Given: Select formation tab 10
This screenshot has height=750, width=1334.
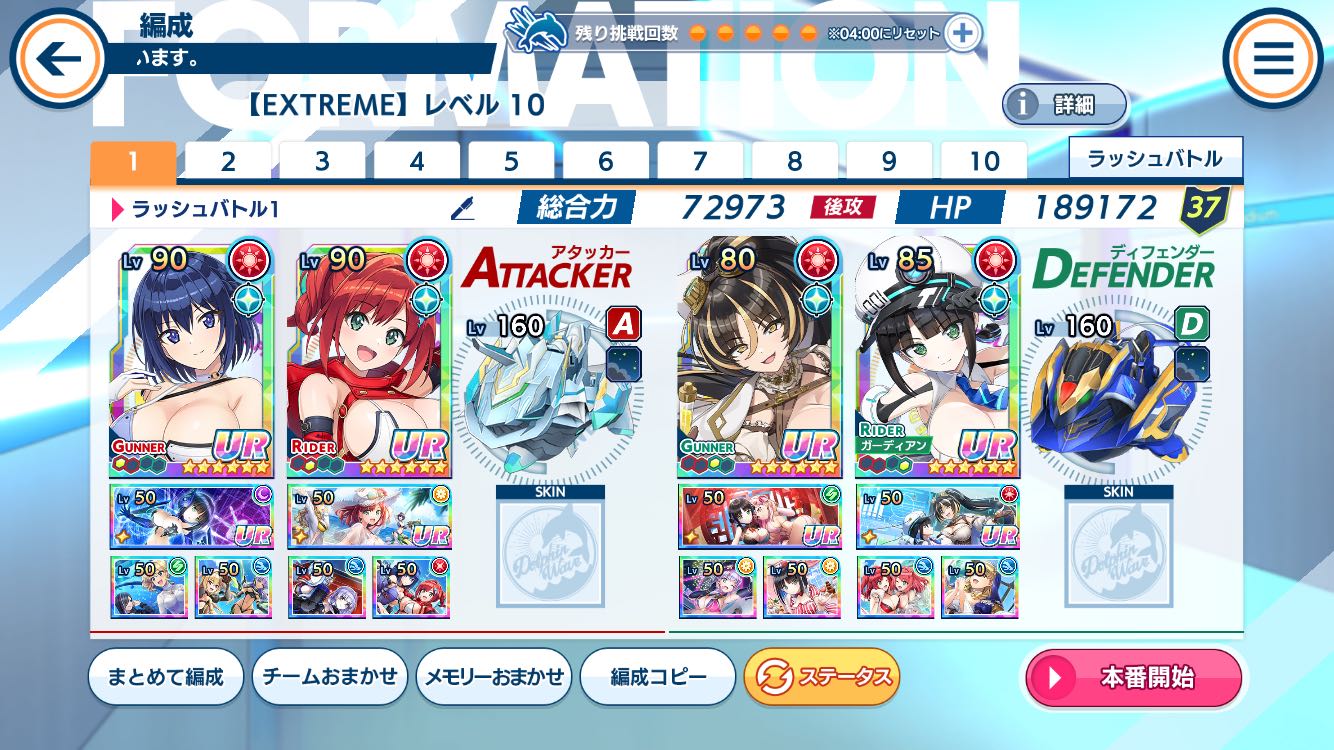Looking at the screenshot, I should [984, 162].
